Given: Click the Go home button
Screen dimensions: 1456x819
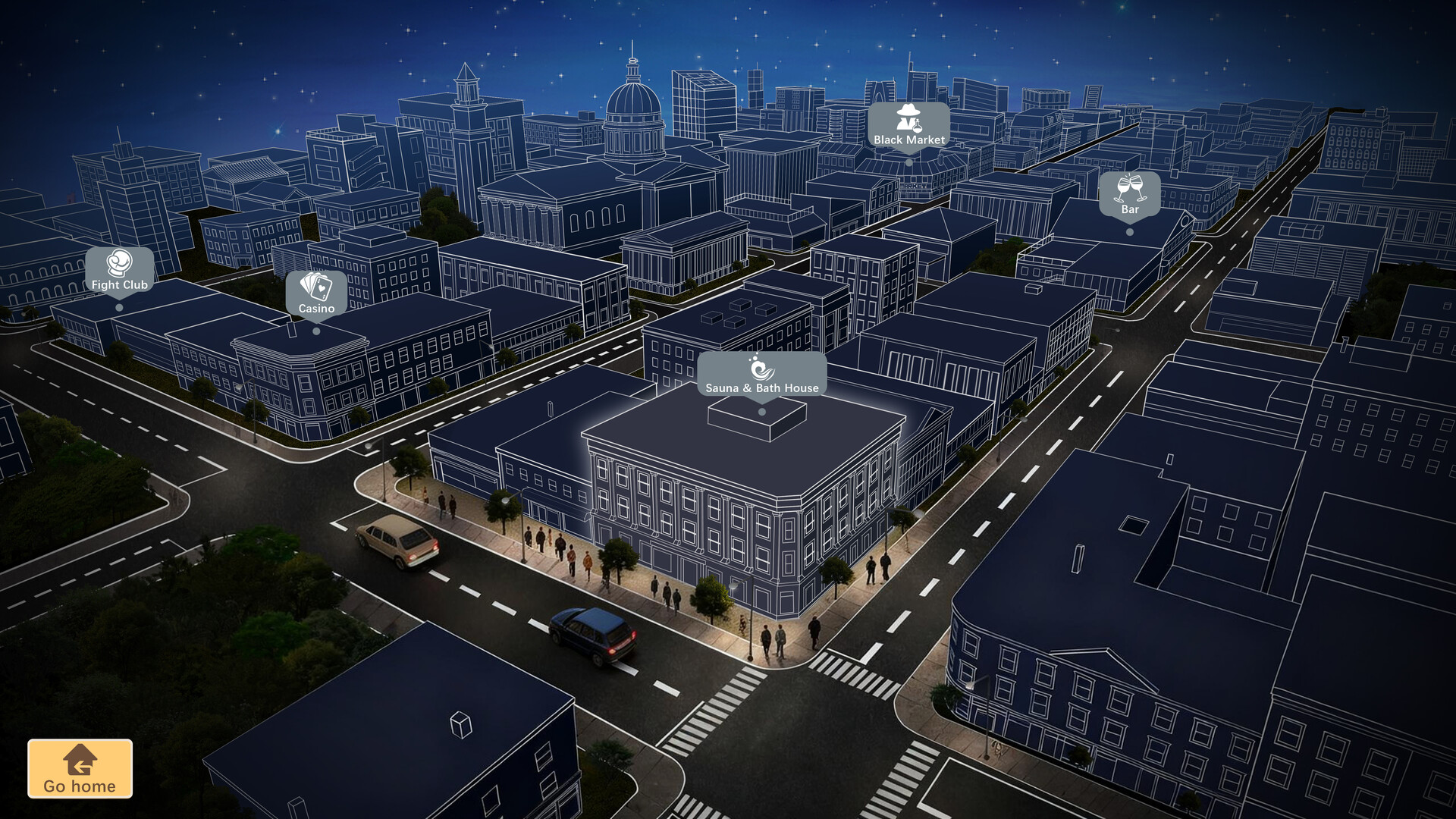Looking at the screenshot, I should pos(80,769).
